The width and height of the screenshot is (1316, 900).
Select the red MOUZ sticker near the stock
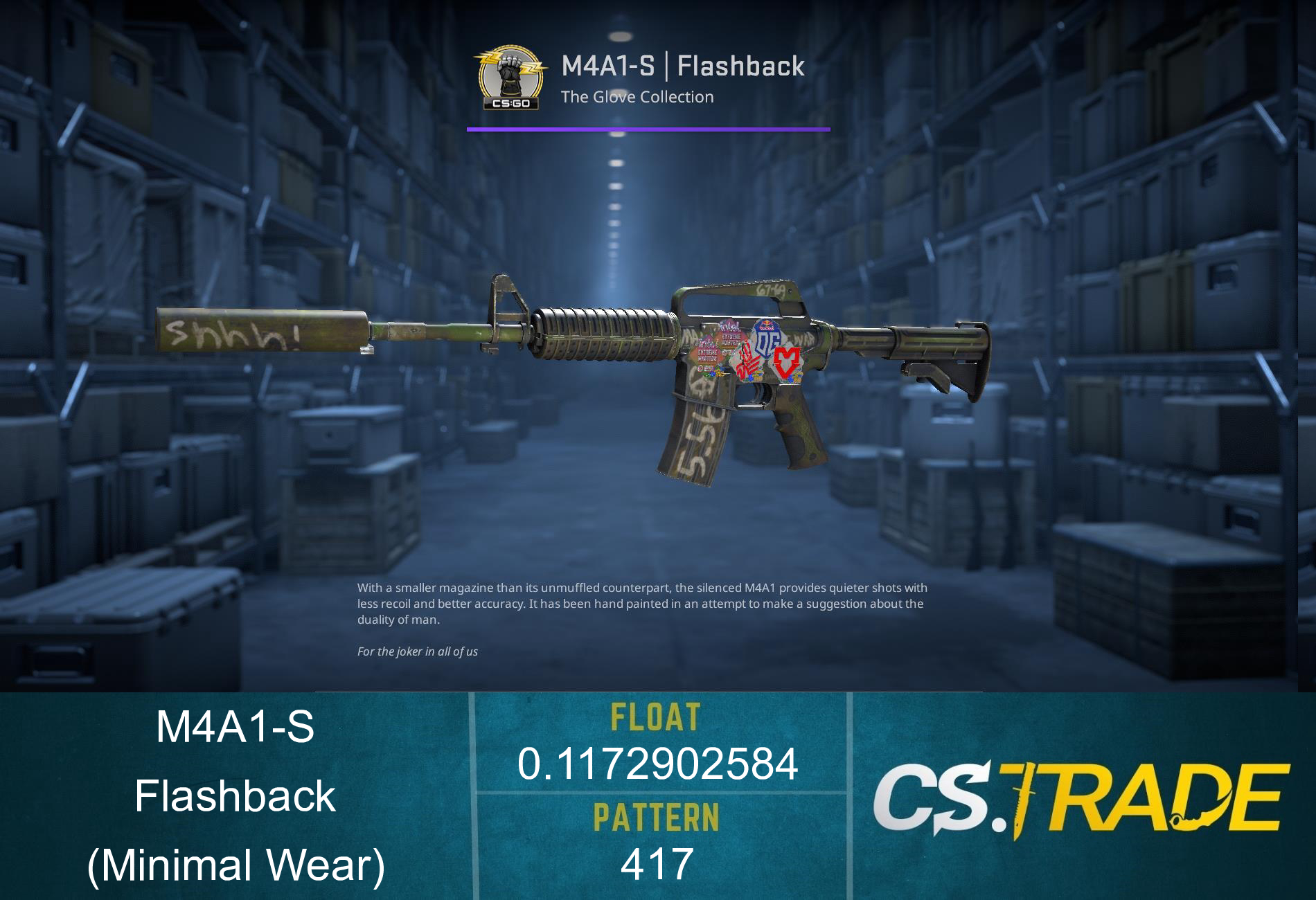[x=787, y=361]
